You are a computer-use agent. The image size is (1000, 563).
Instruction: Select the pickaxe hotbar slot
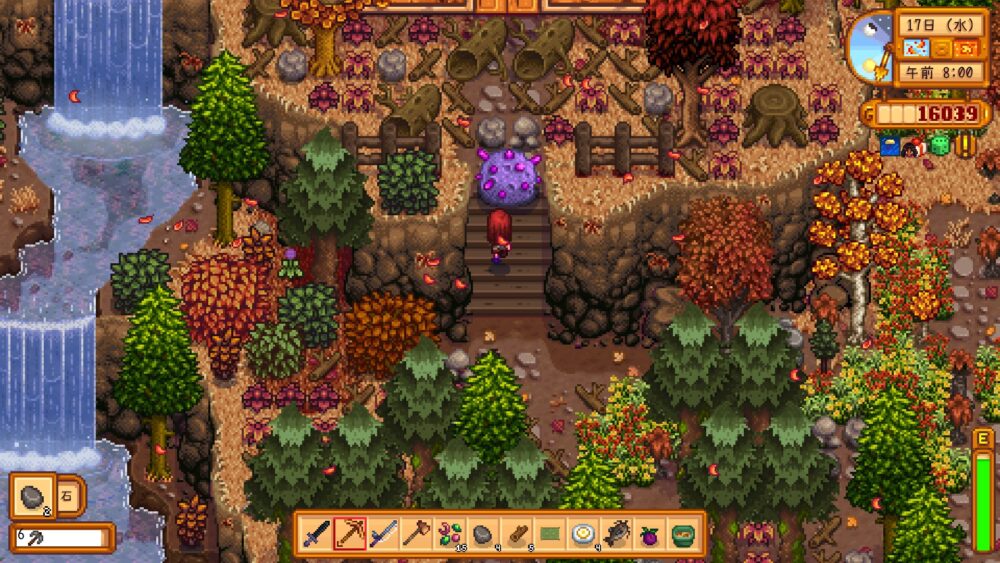click(x=349, y=534)
